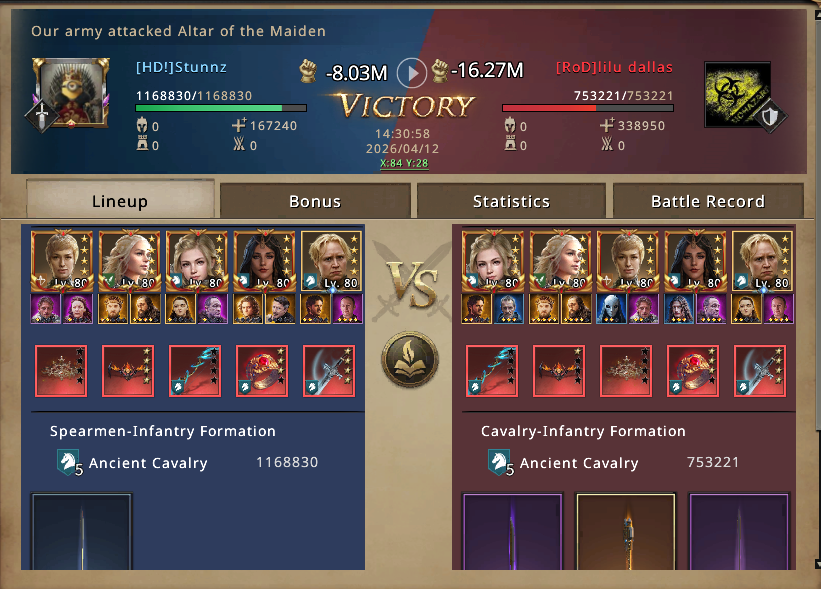Select the attacker's red gem ring equipment
This screenshot has height=589, width=821.
point(262,371)
